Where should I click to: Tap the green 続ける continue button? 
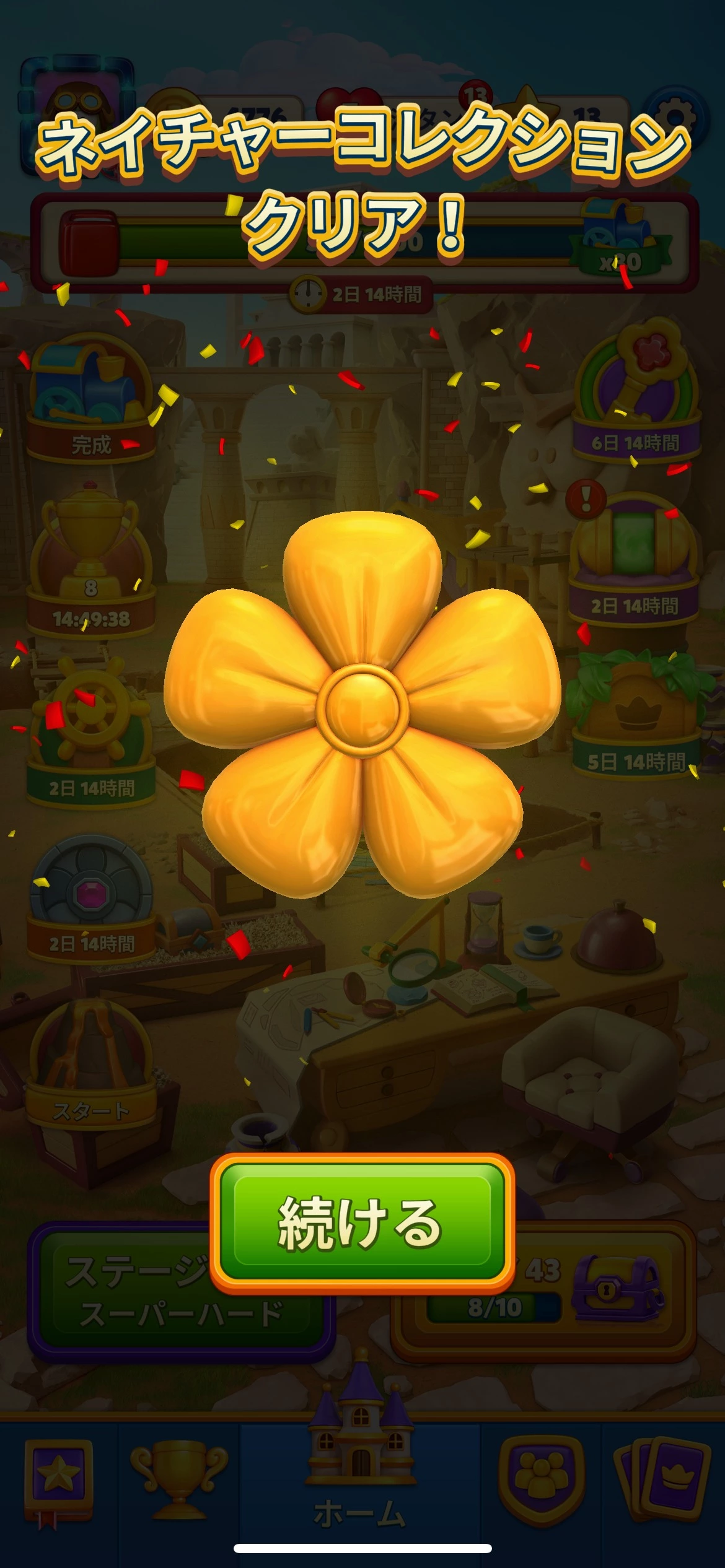click(362, 1222)
